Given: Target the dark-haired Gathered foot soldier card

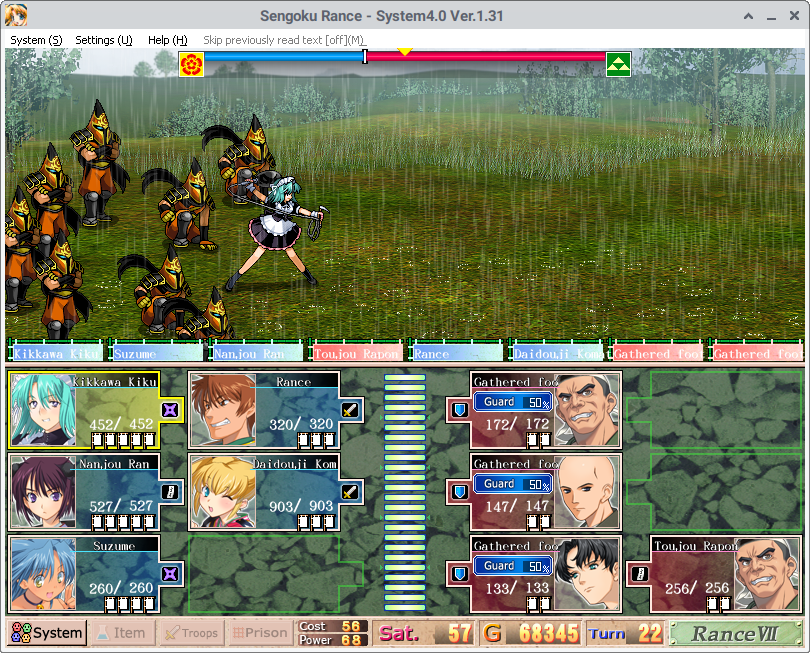Looking at the screenshot, I should tap(545, 574).
